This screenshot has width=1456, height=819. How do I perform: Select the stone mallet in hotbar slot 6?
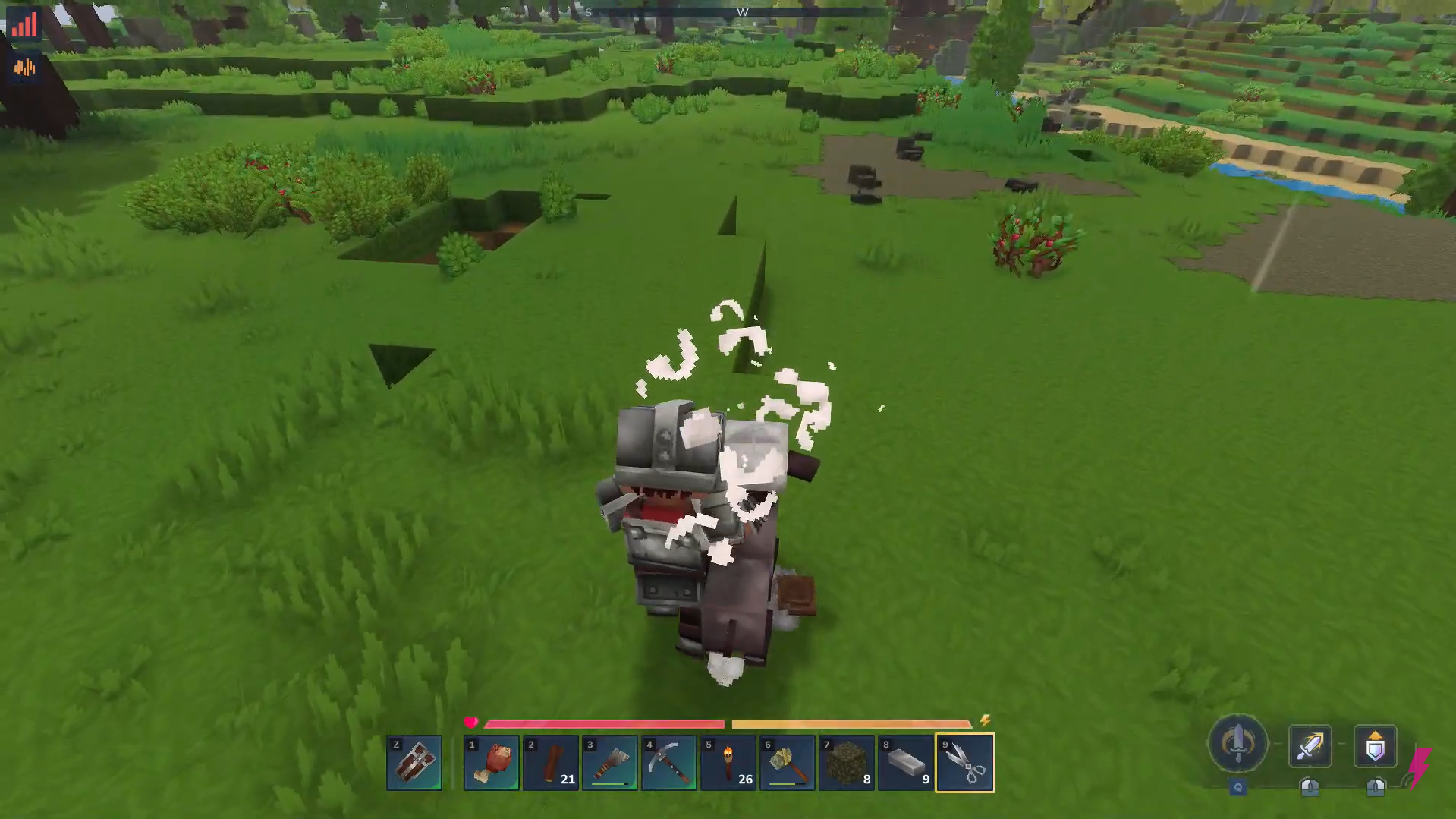(787, 762)
